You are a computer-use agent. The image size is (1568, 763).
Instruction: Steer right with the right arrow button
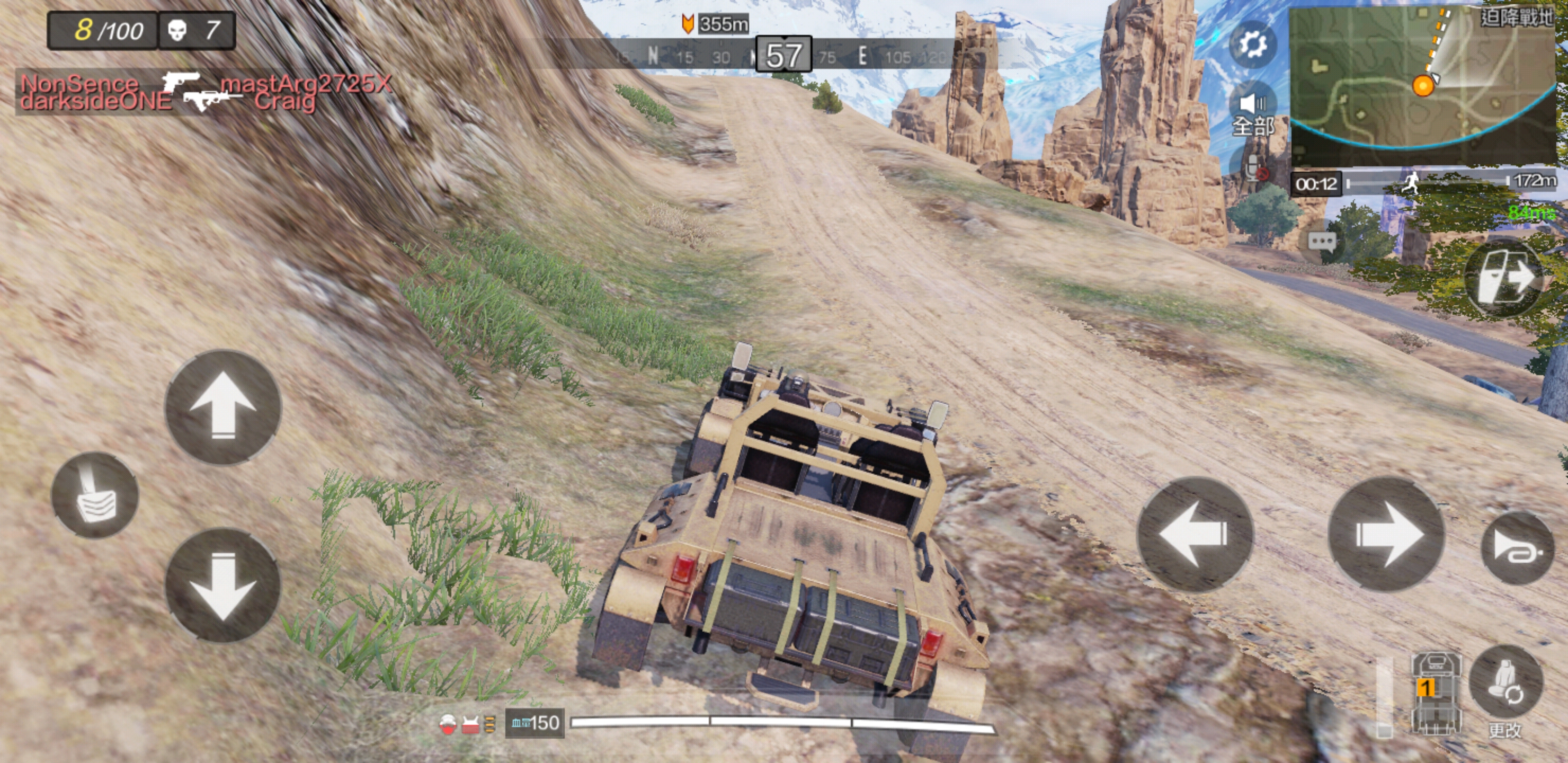[x=1386, y=534]
